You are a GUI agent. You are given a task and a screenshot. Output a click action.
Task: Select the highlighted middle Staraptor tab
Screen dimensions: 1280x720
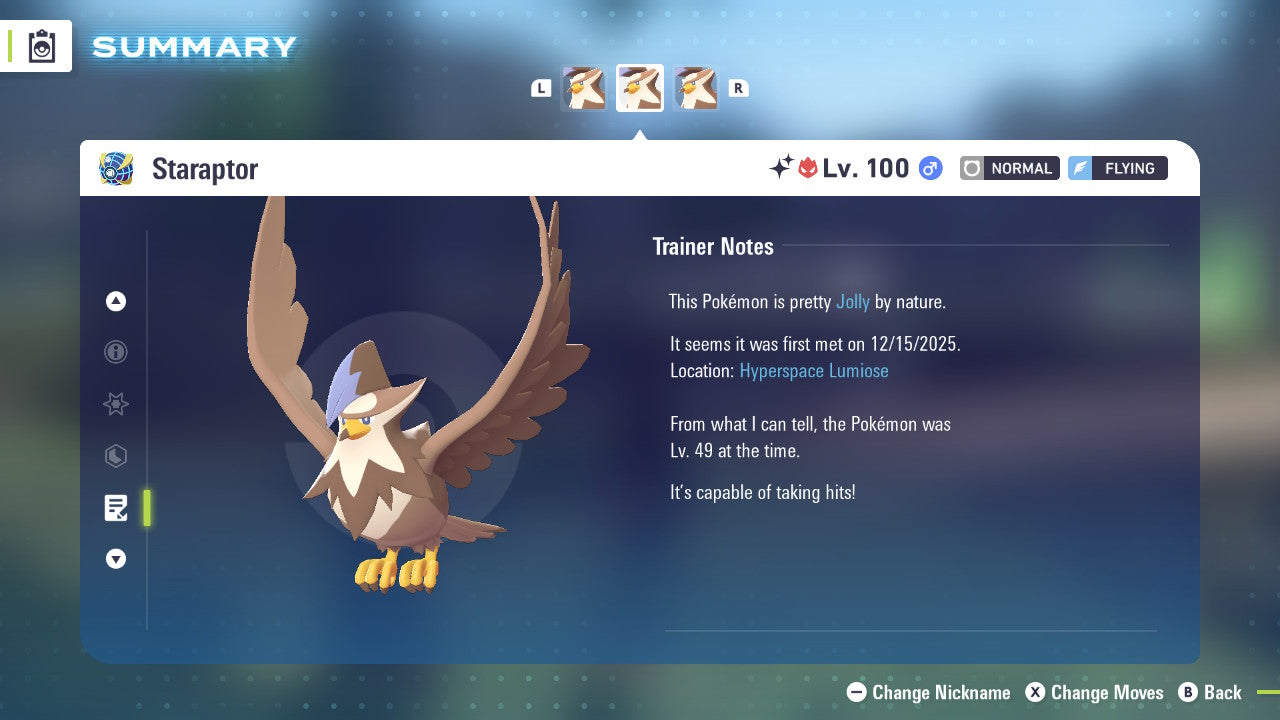click(639, 87)
